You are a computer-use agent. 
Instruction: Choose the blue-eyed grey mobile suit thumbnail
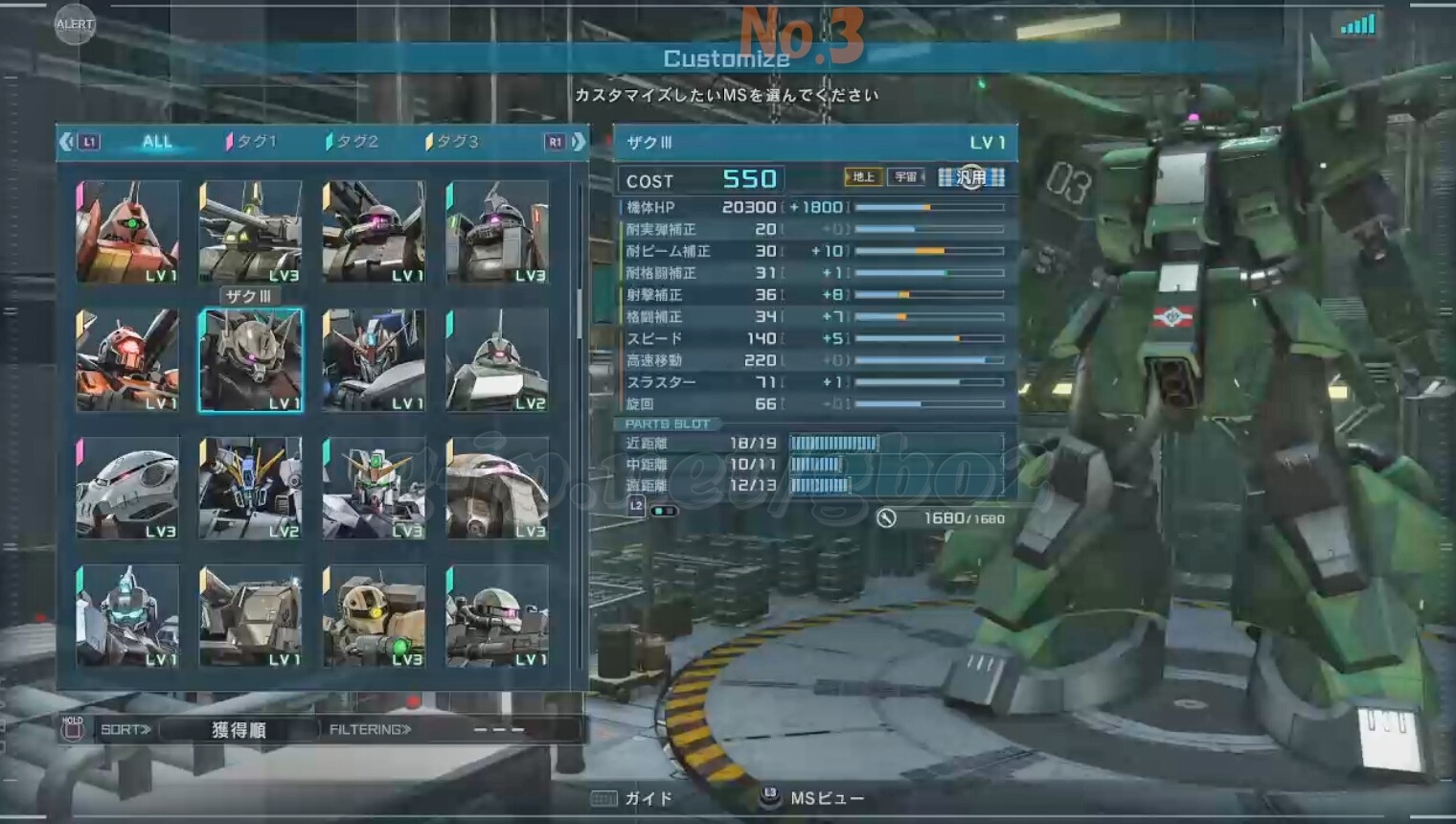point(127,615)
